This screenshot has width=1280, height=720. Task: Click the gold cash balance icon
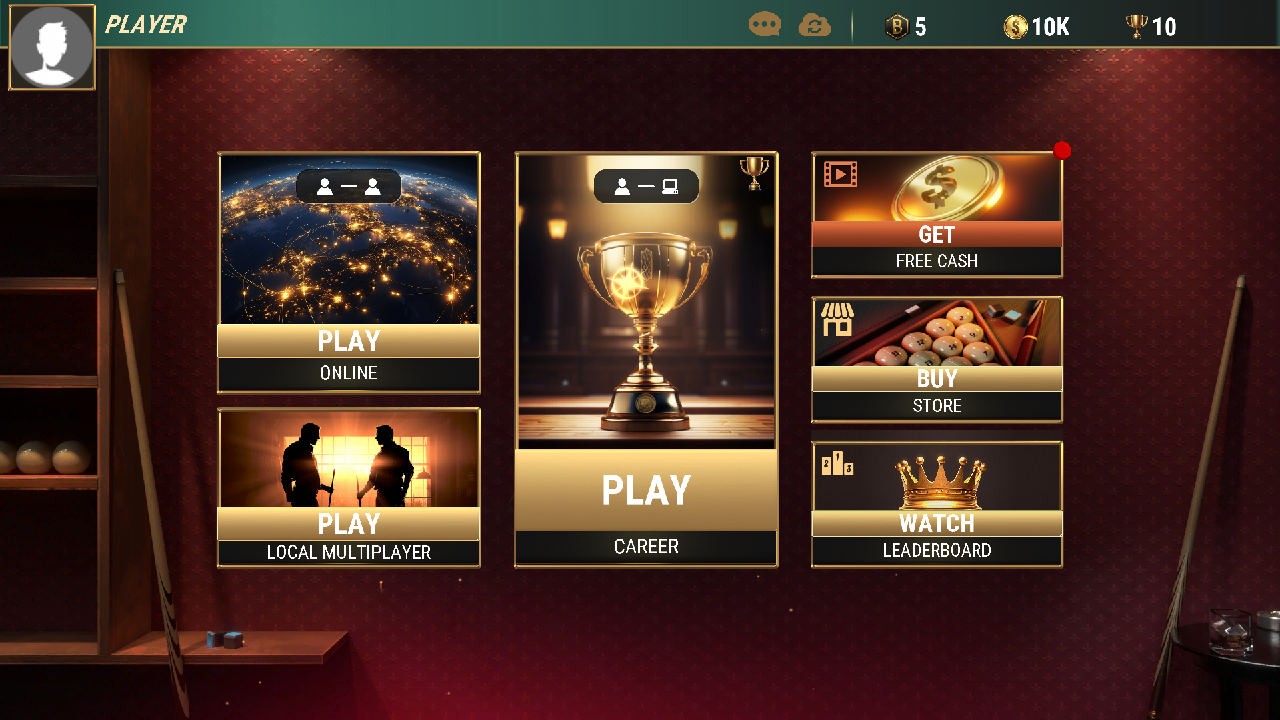[x=1016, y=28]
